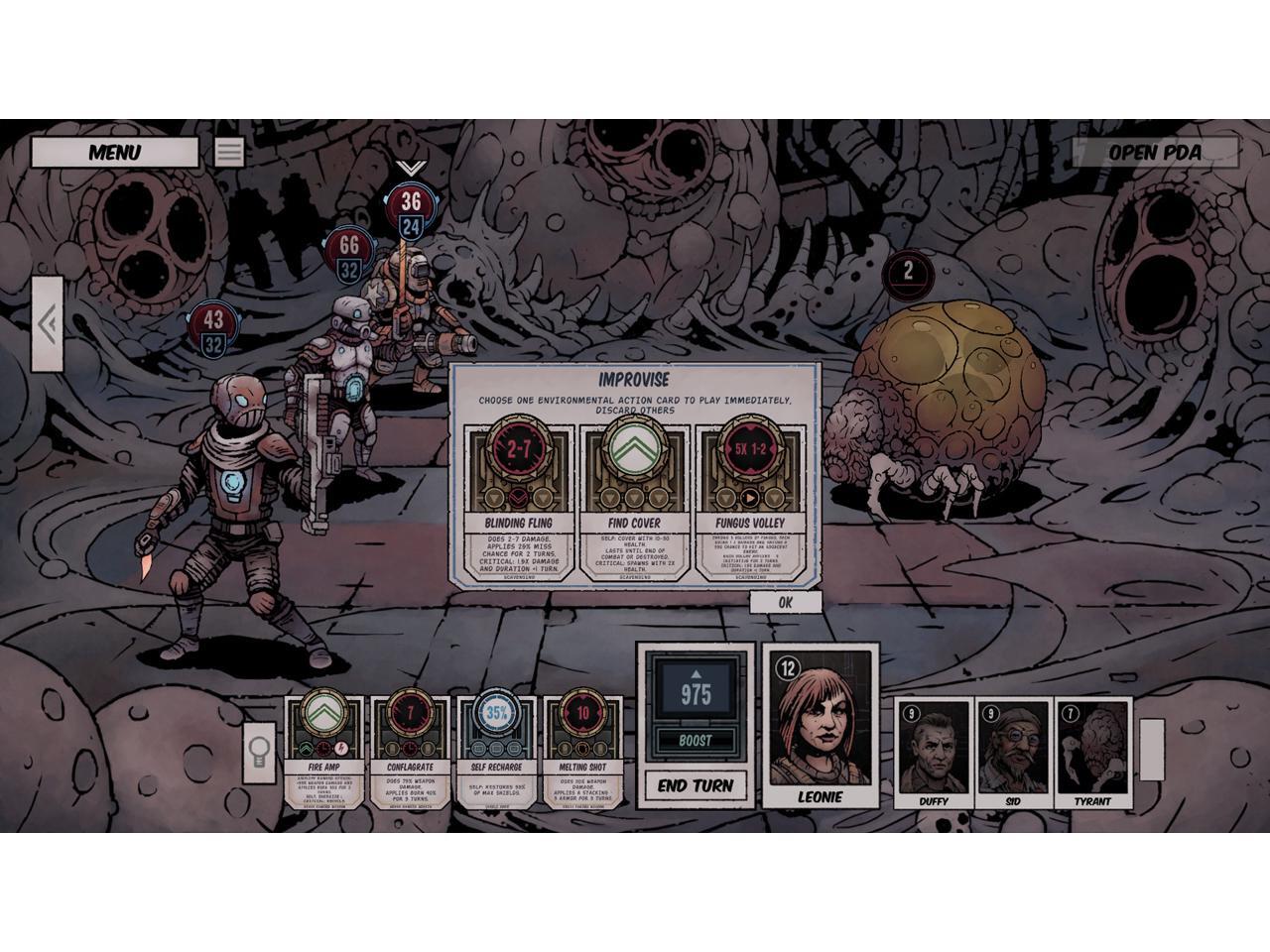The image size is (1270, 952).
Task: Select the Find Cover card
Action: (634, 501)
